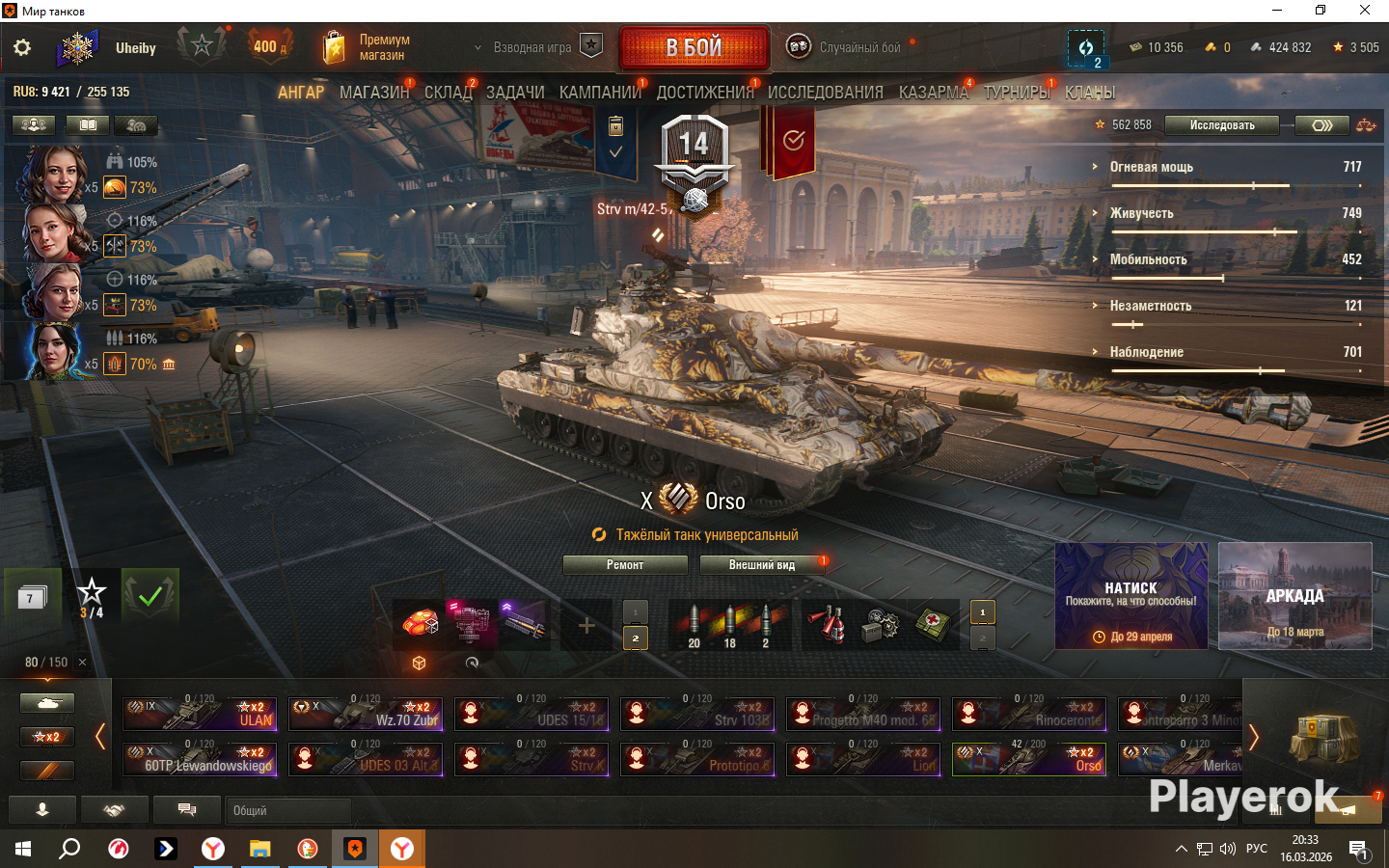Open the НАТИСК event banner
Viewport: 1389px width, 868px height.
point(1130,595)
